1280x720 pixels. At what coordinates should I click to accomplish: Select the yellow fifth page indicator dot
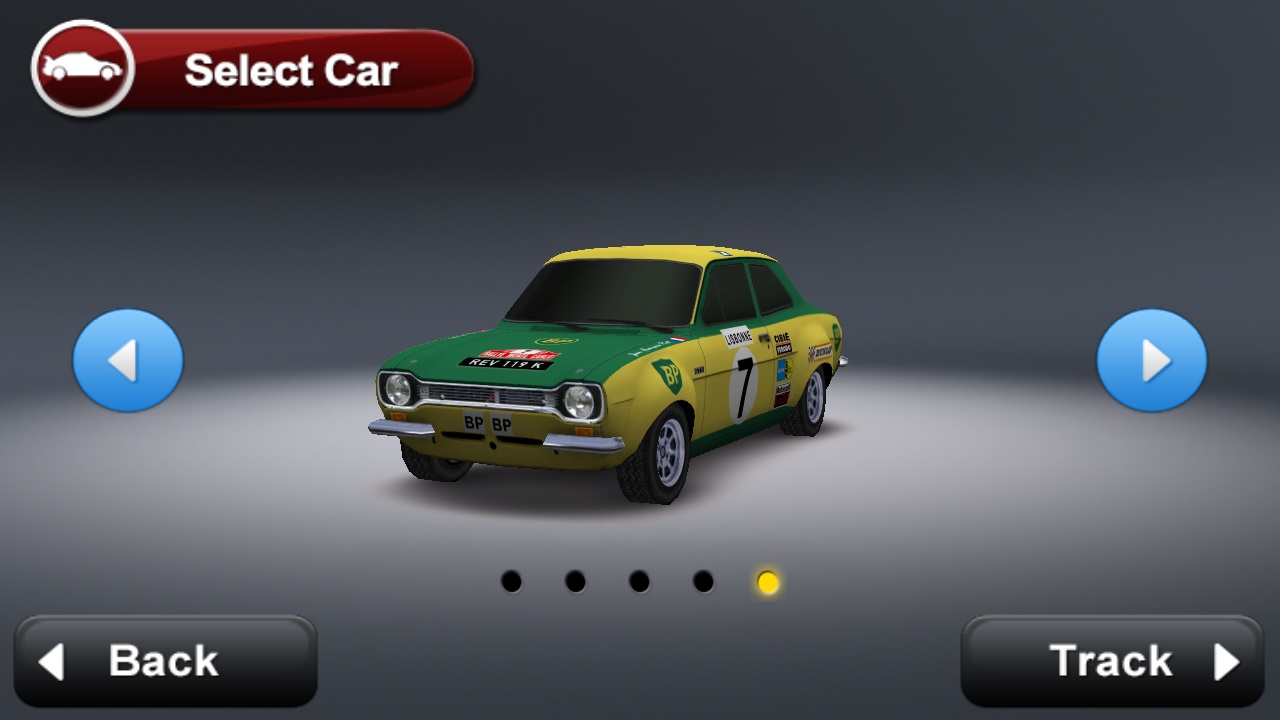[765, 580]
